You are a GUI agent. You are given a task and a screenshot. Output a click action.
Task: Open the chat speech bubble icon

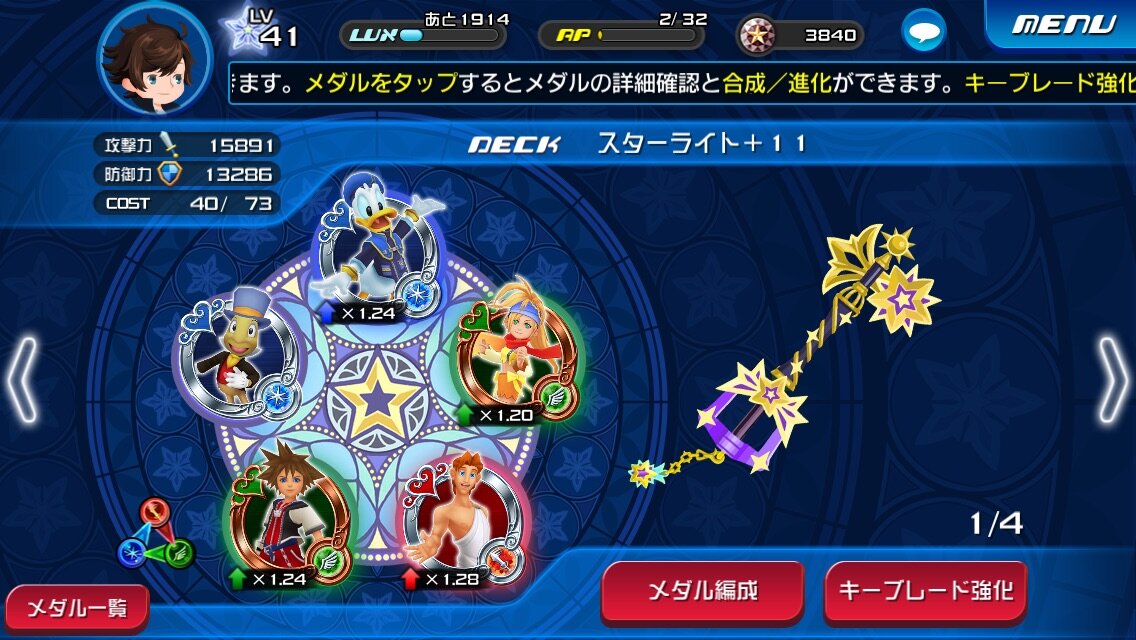[923, 31]
